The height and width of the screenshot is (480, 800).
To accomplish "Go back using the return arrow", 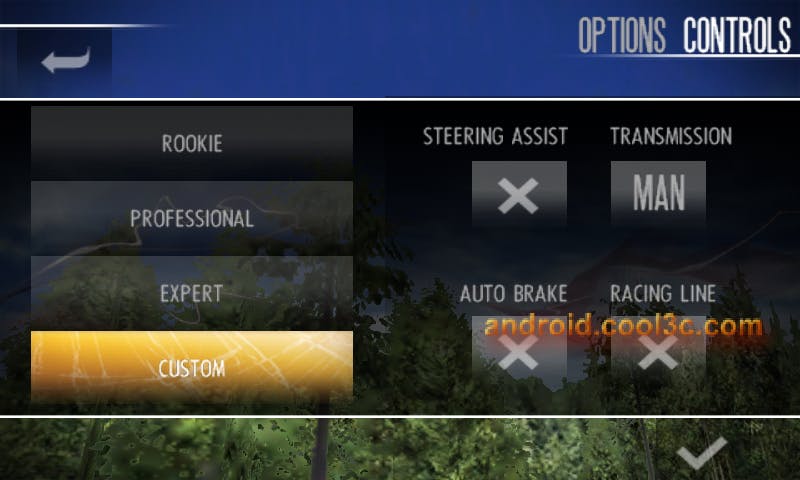I will click(x=65, y=60).
